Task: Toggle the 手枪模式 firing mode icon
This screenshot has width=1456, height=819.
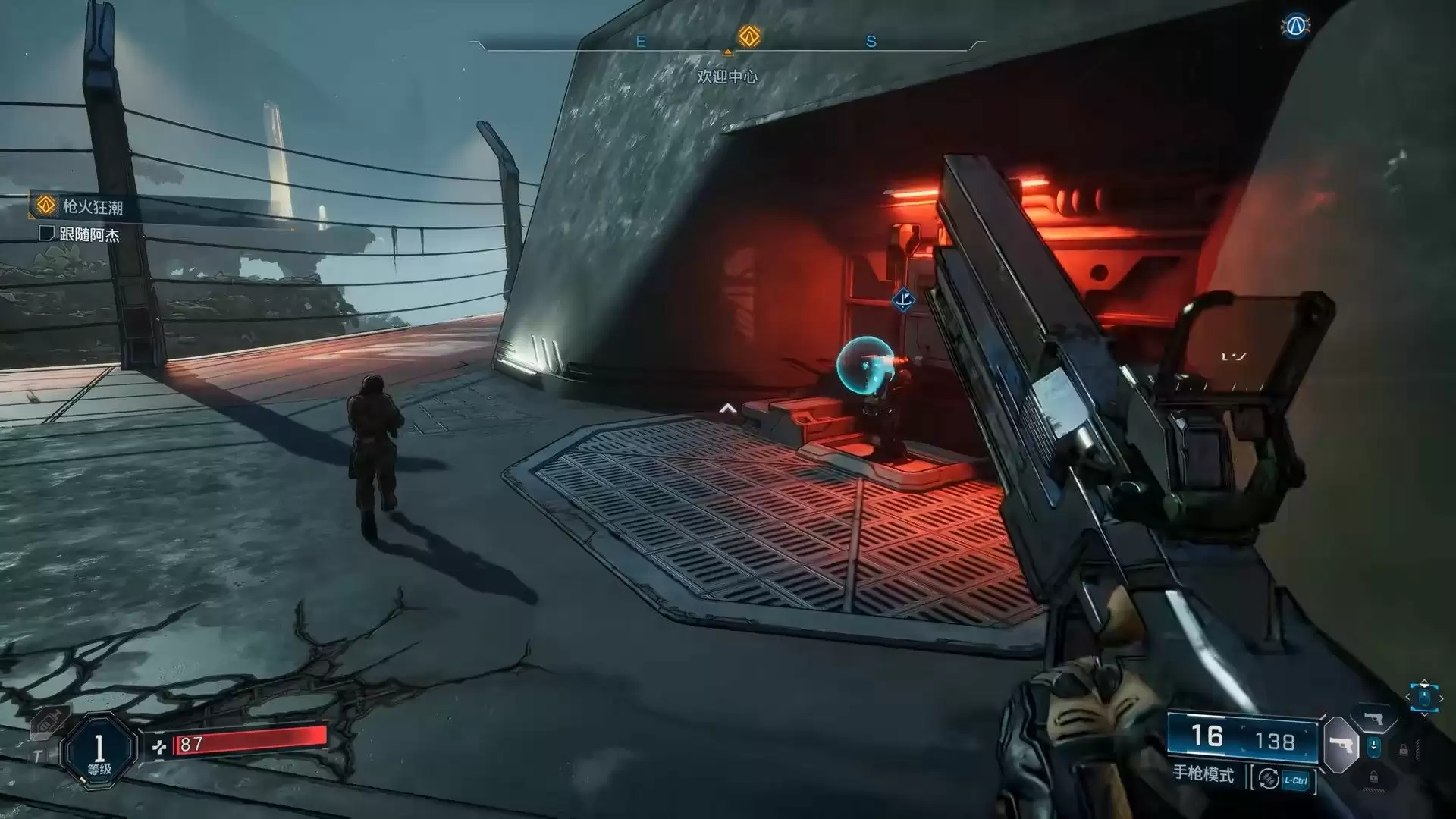Action: click(1269, 779)
